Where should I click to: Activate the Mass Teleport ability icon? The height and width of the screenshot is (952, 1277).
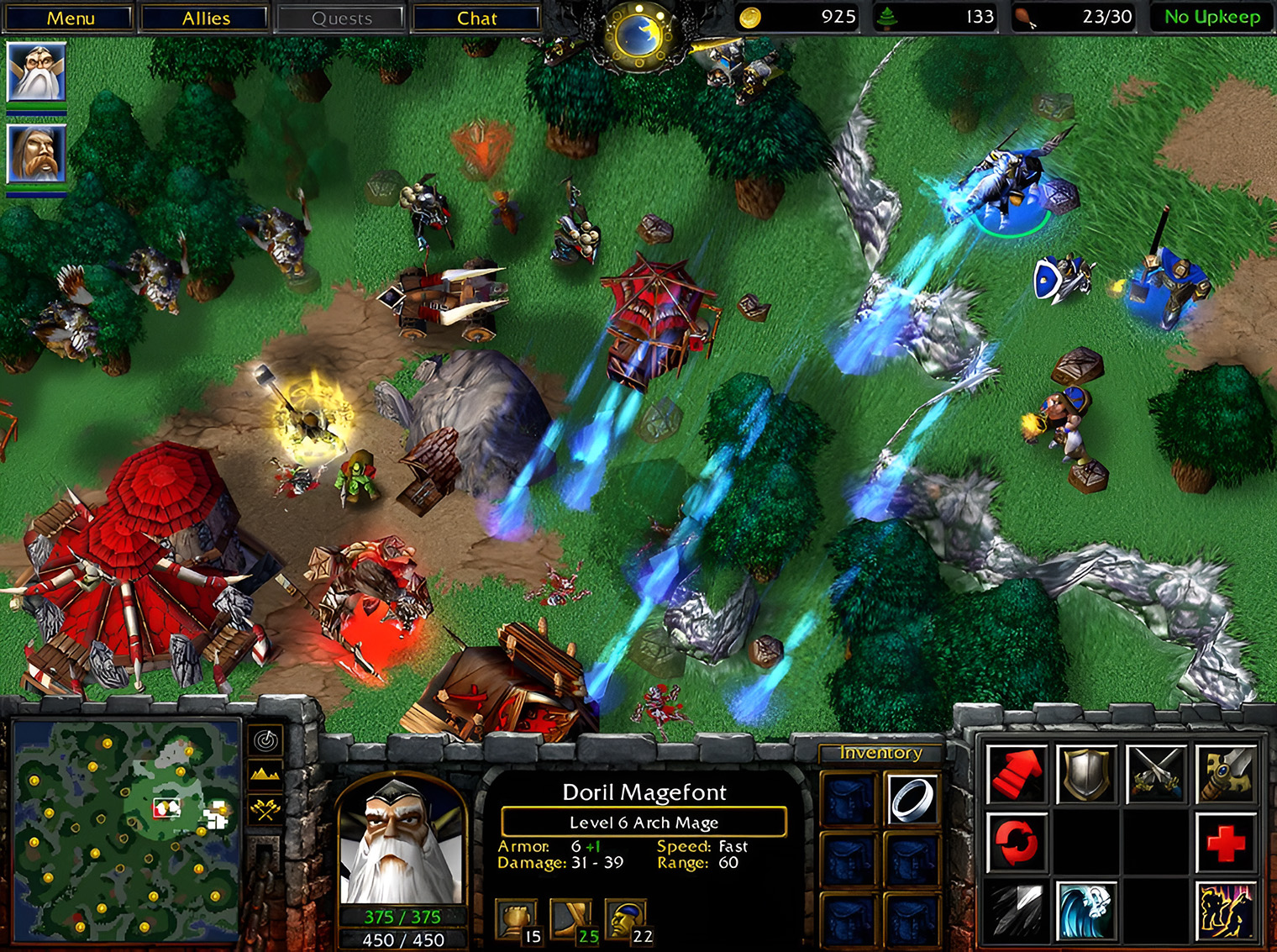[x=1226, y=911]
